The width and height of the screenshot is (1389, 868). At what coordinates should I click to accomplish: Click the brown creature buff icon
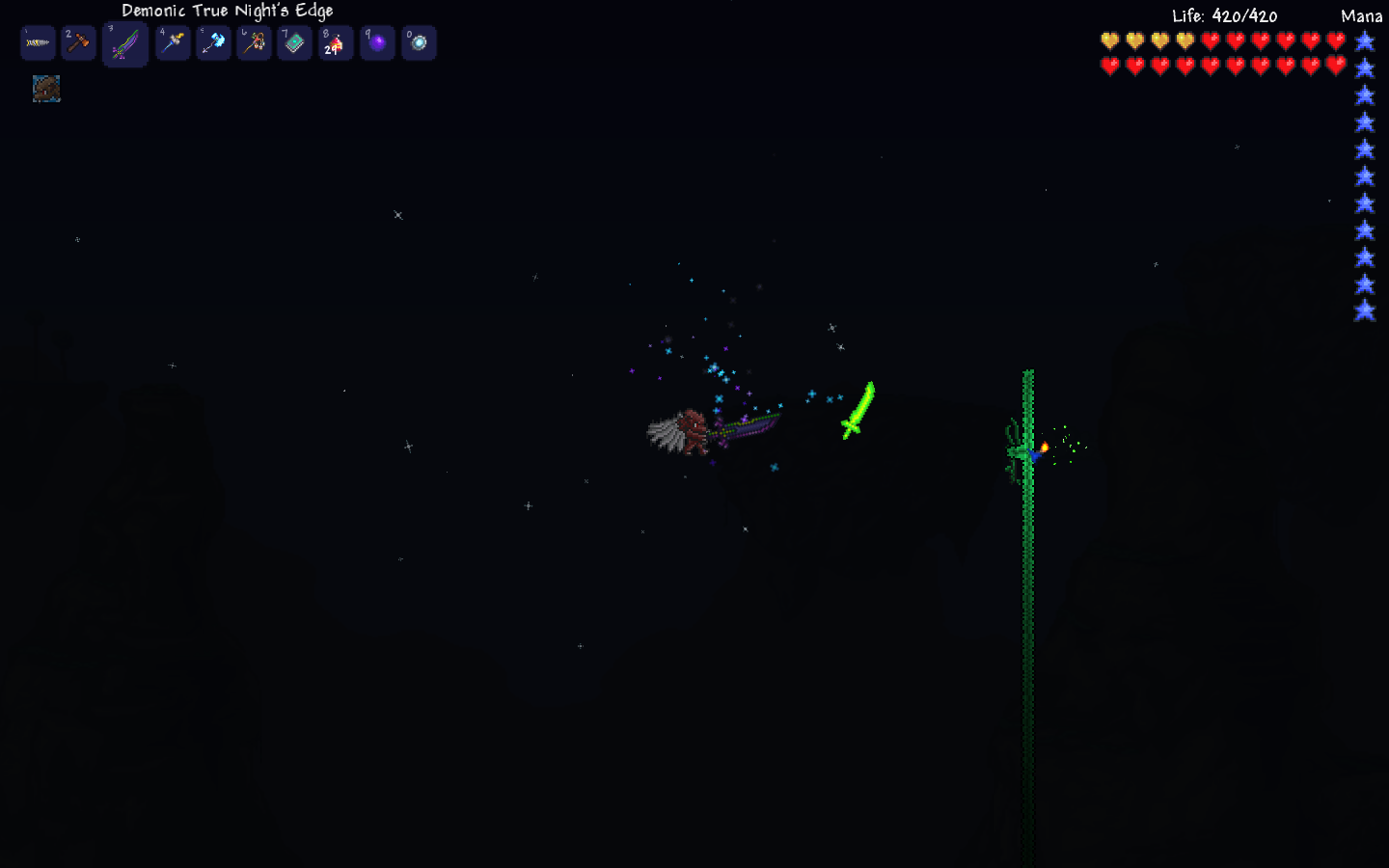coord(46,89)
